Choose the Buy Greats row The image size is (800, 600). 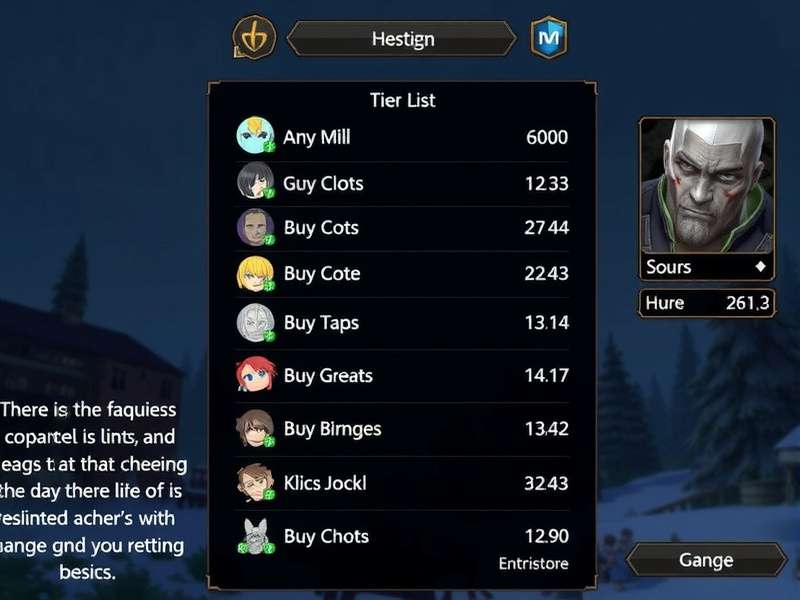tap(402, 376)
